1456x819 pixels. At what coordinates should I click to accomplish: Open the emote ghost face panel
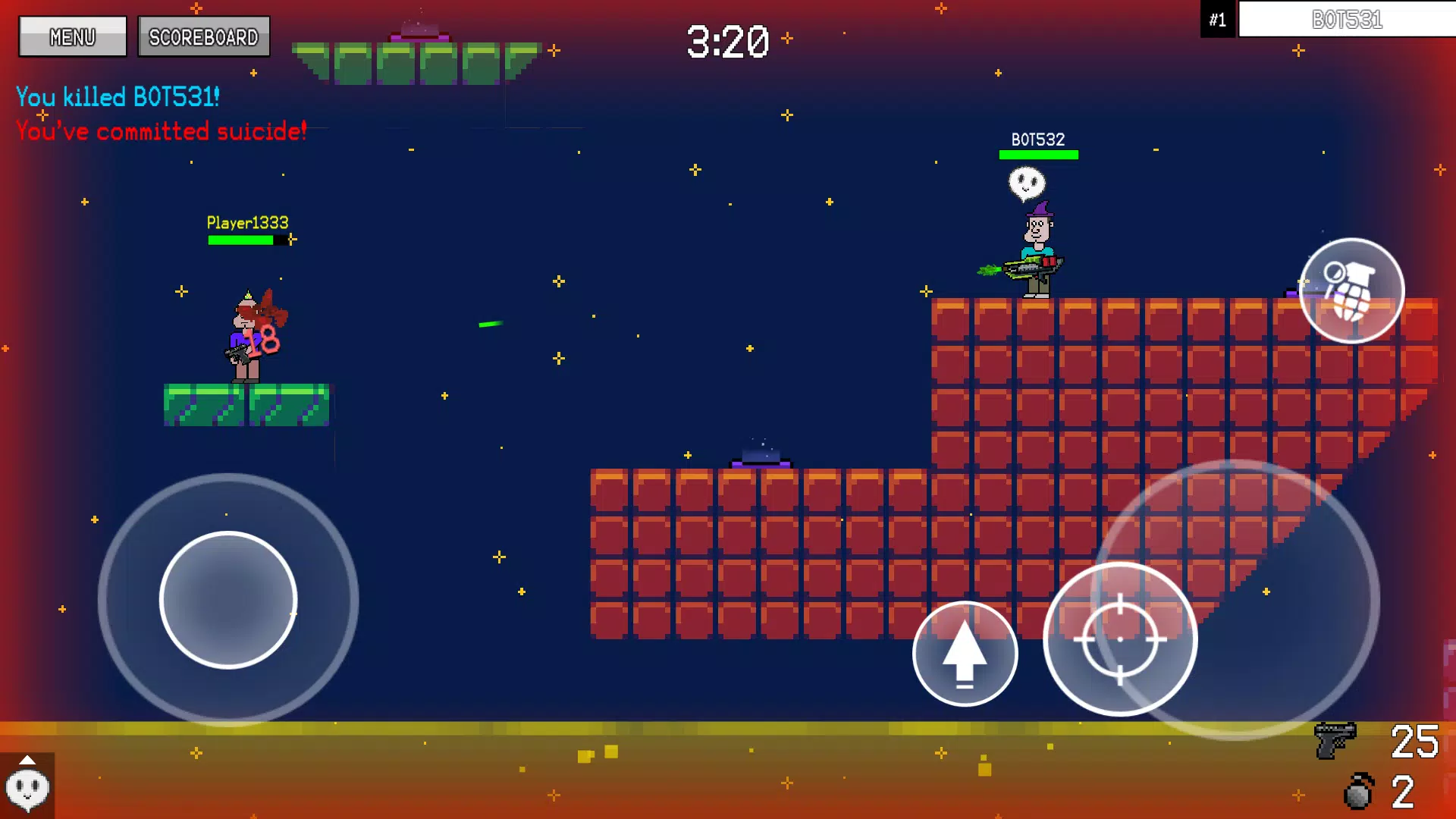click(x=27, y=786)
